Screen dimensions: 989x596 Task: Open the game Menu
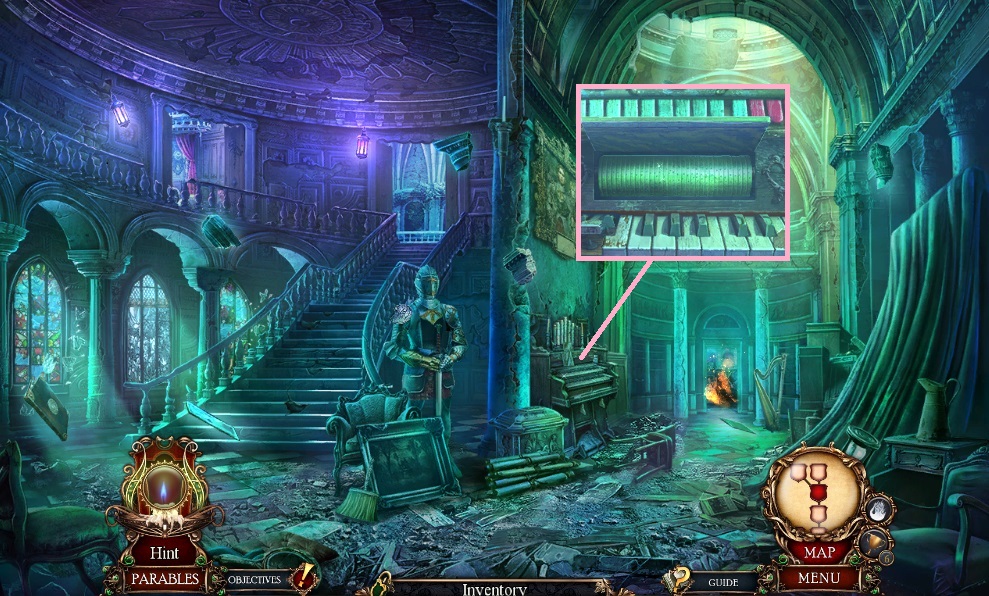tap(820, 578)
